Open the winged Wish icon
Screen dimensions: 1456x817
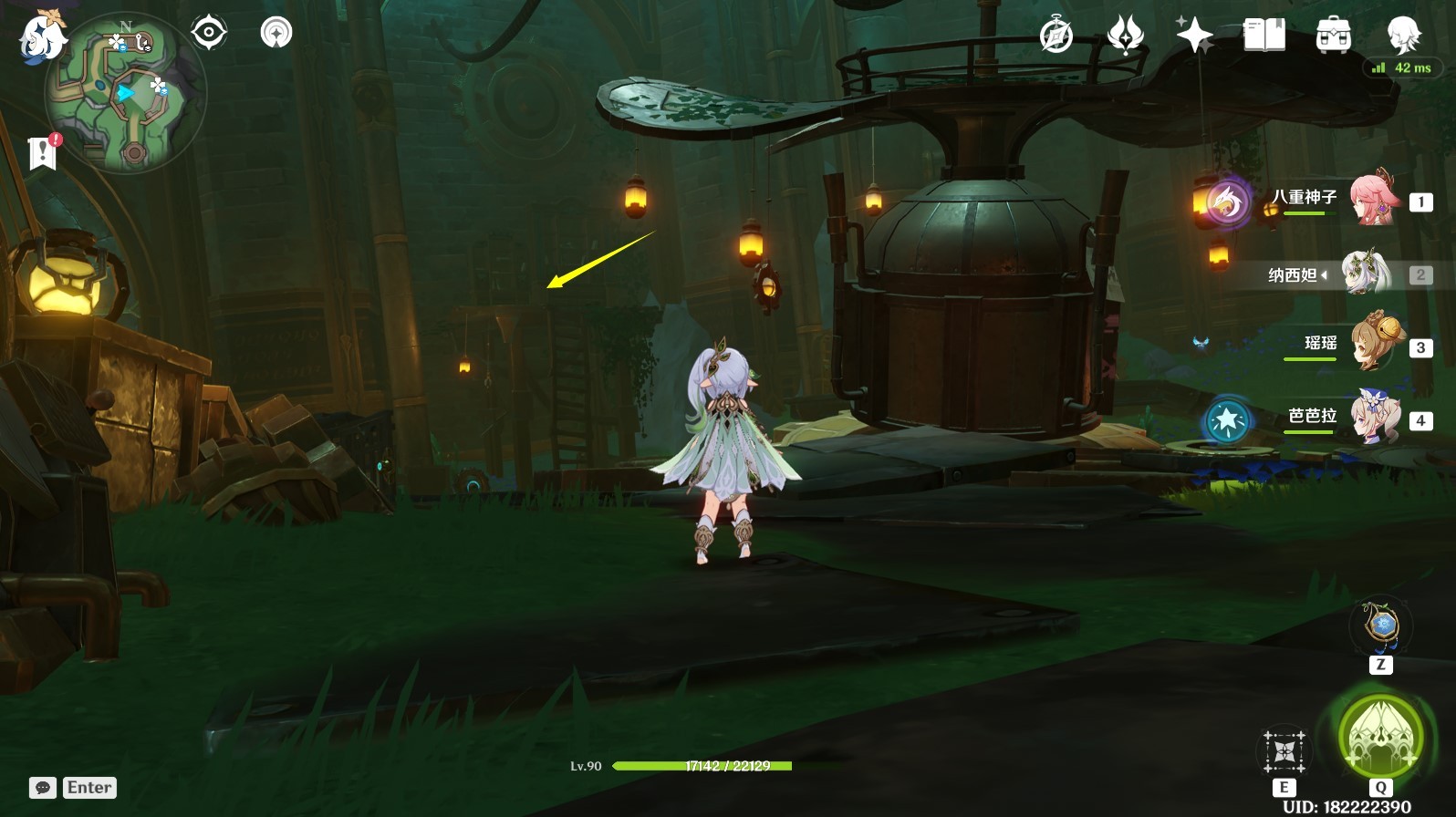click(x=1125, y=36)
